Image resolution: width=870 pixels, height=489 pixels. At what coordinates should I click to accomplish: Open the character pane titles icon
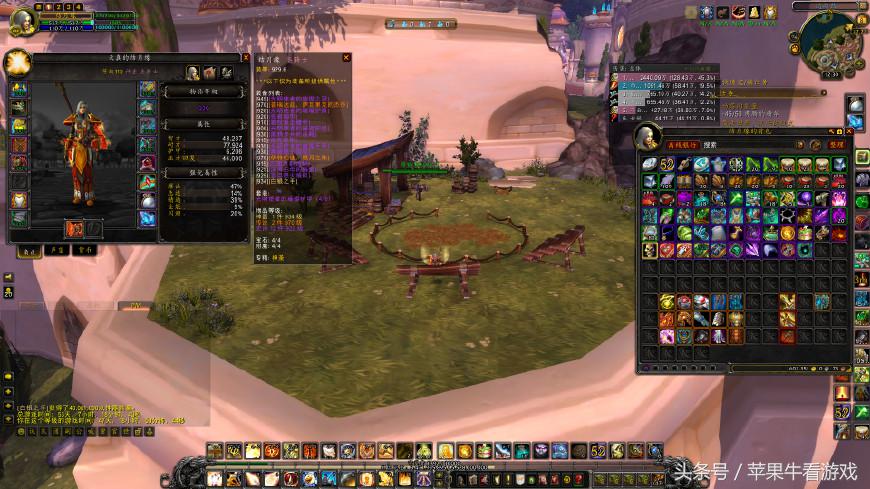[x=209, y=73]
